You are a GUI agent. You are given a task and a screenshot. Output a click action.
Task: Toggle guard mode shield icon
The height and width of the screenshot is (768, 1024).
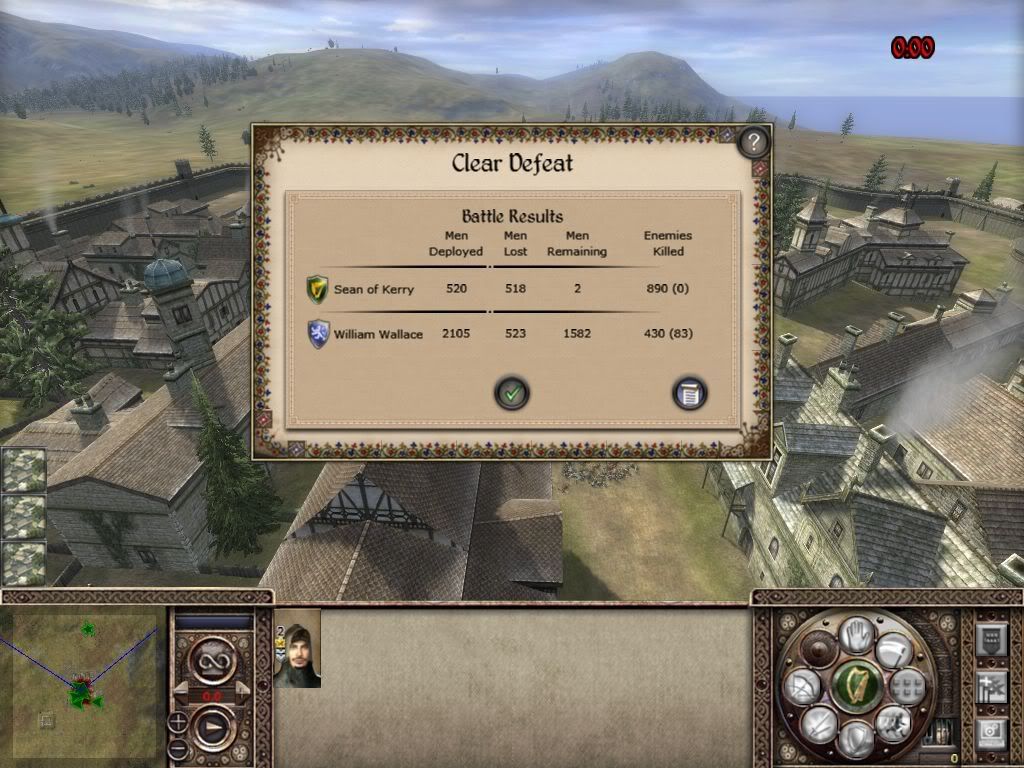coord(856,738)
